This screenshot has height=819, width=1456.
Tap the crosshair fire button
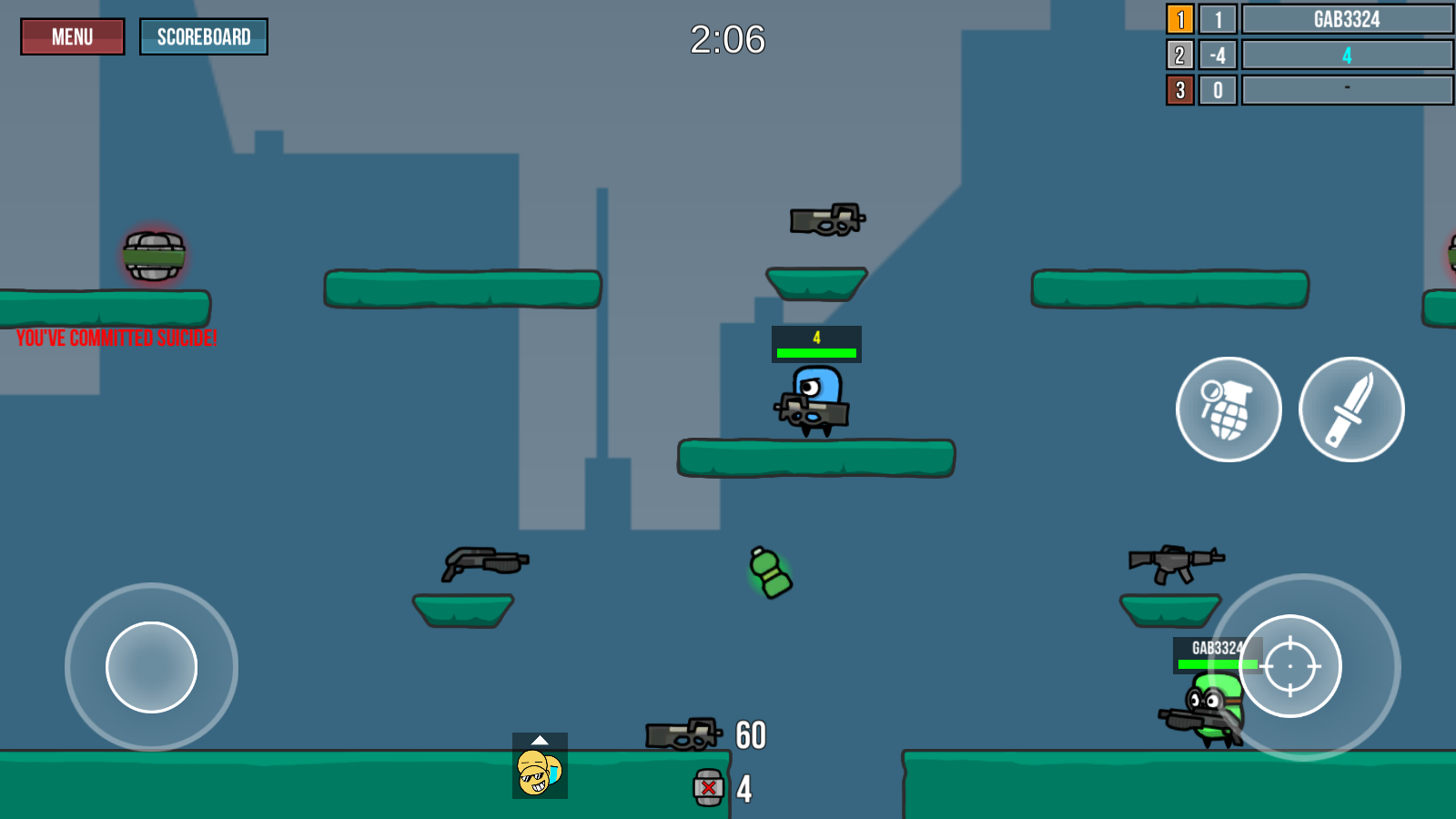1290,666
